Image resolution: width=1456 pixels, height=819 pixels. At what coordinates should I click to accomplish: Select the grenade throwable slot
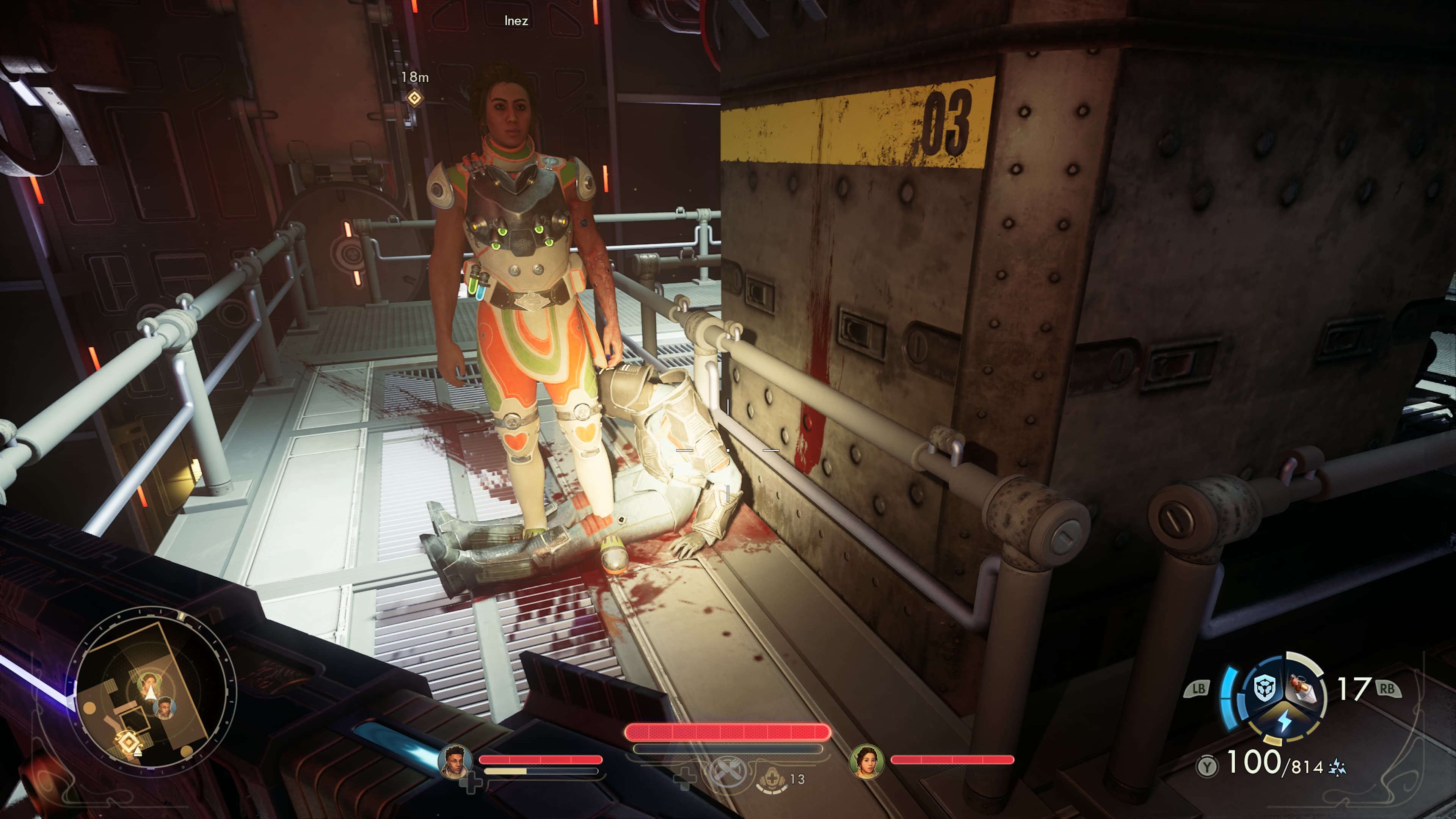click(1304, 689)
